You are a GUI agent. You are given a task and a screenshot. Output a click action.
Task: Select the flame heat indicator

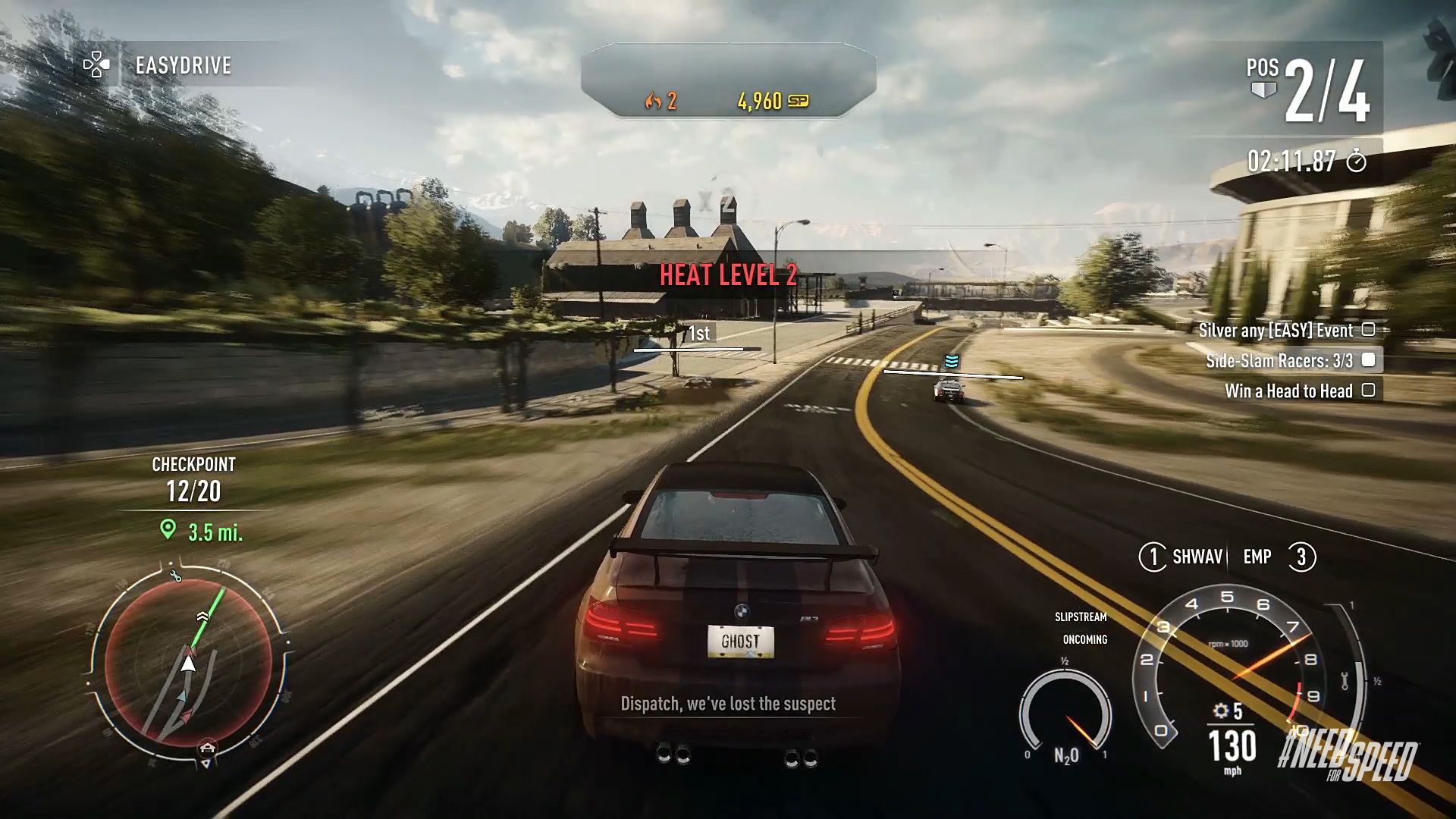654,99
